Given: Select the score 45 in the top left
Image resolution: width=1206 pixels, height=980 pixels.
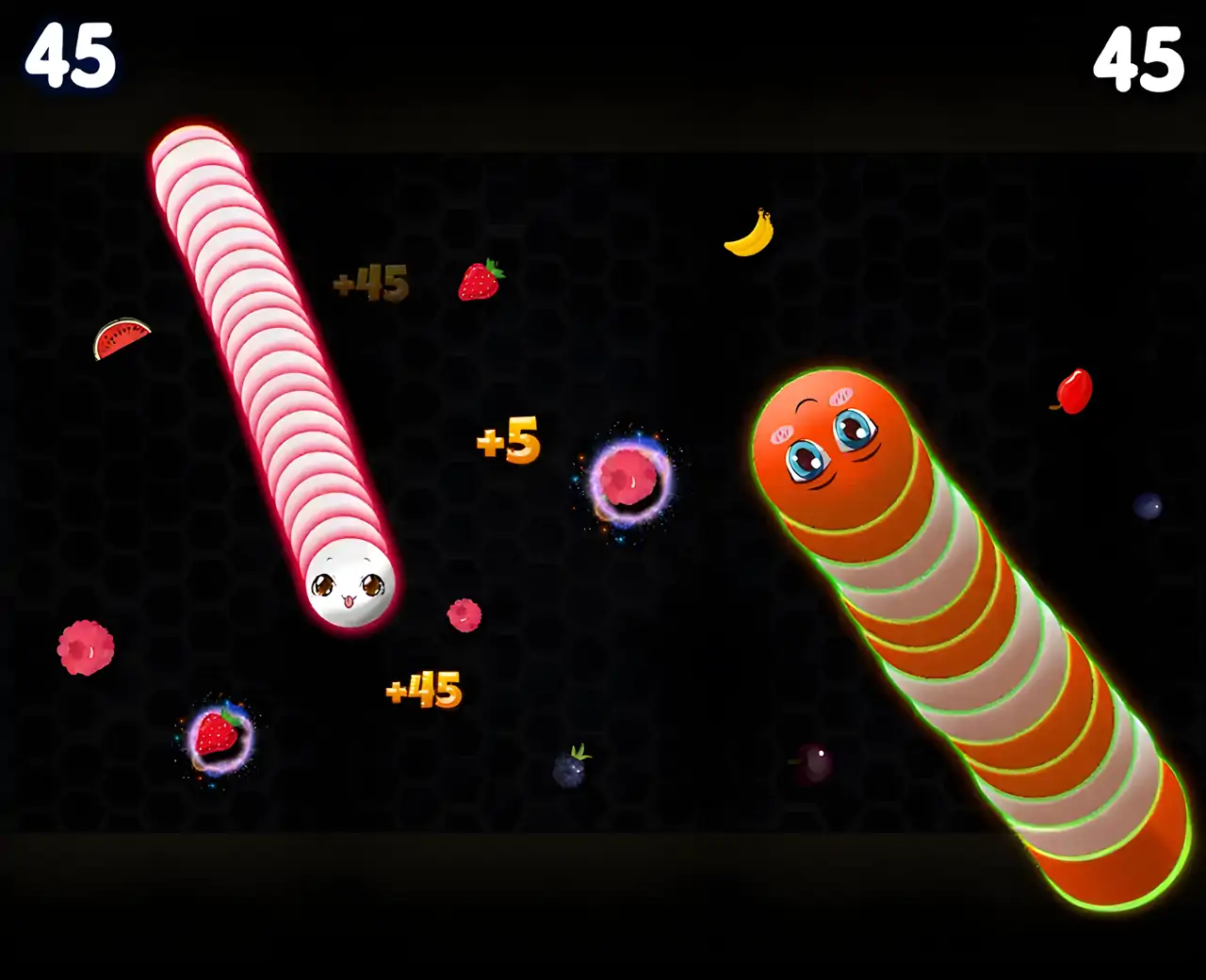Looking at the screenshot, I should pos(68,55).
